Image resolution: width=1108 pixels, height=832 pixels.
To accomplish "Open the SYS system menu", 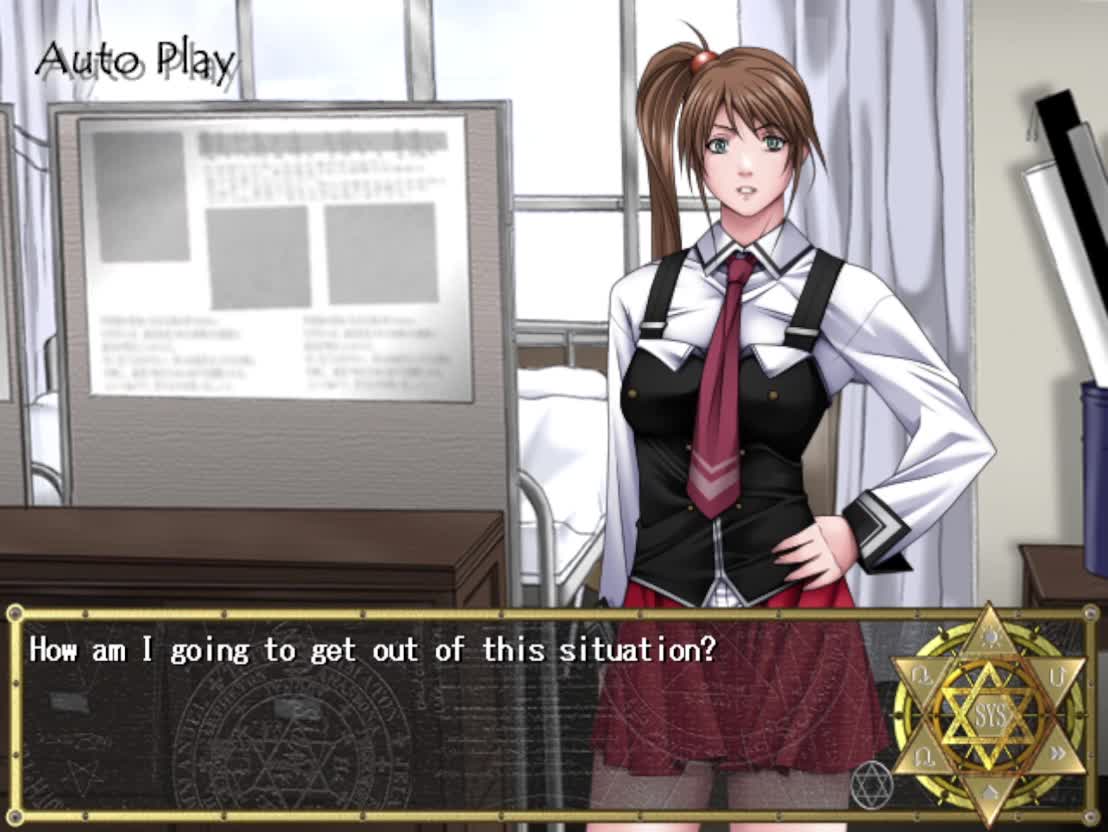I will pos(987,716).
